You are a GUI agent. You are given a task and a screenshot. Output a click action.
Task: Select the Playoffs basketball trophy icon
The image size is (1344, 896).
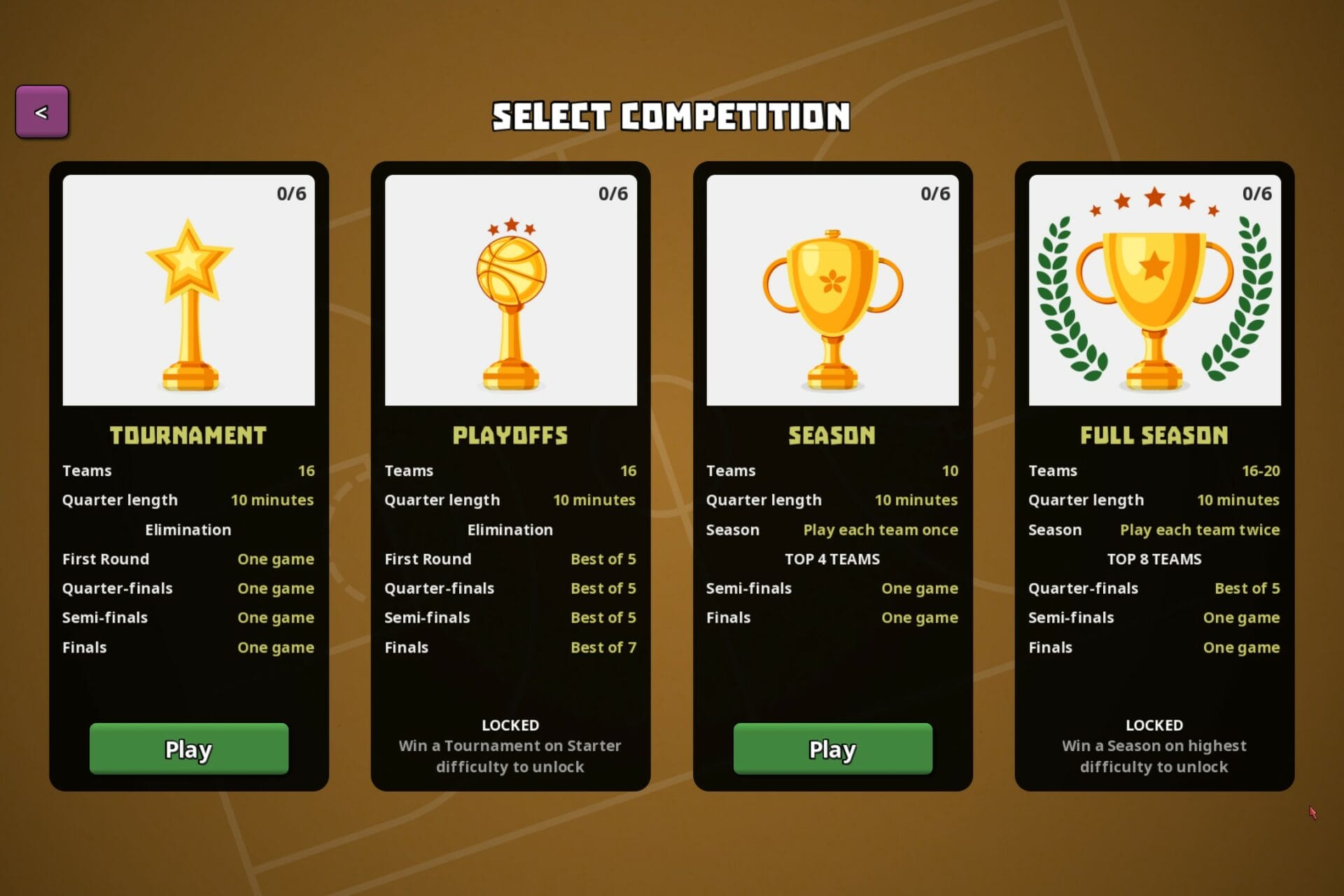coord(510,301)
